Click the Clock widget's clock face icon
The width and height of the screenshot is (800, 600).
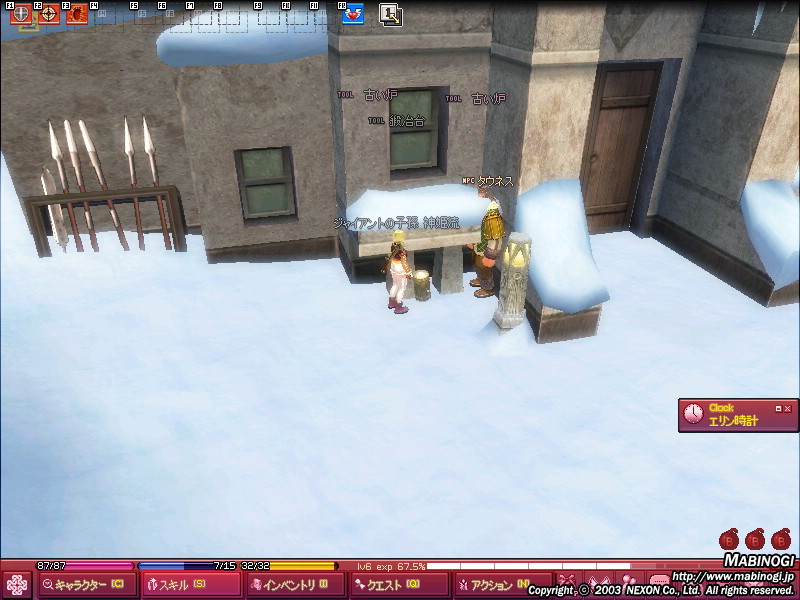click(x=693, y=414)
